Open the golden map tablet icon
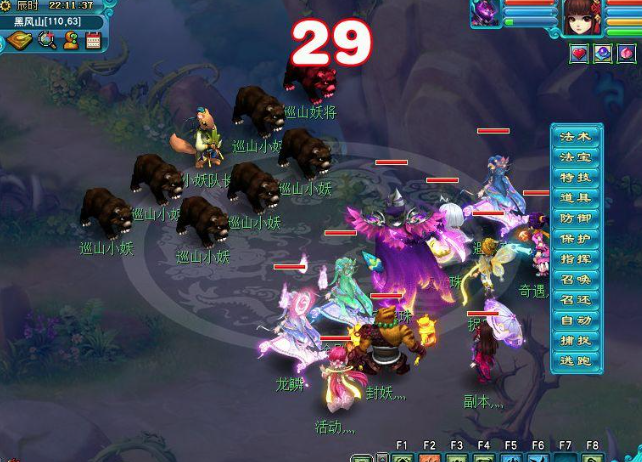This screenshot has height=462, width=642. click(21, 41)
